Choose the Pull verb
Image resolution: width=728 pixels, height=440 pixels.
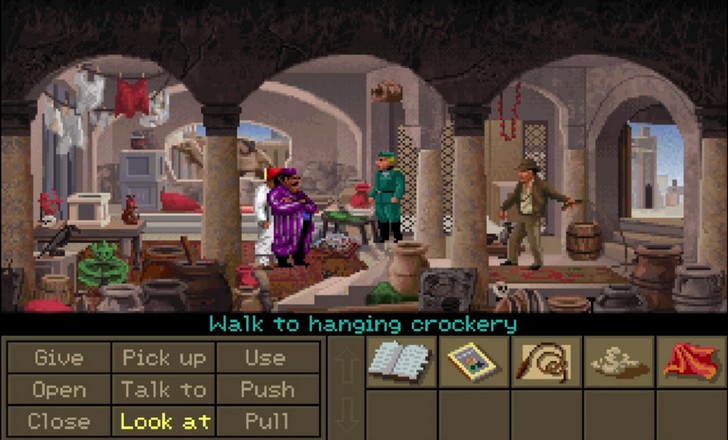click(x=267, y=421)
